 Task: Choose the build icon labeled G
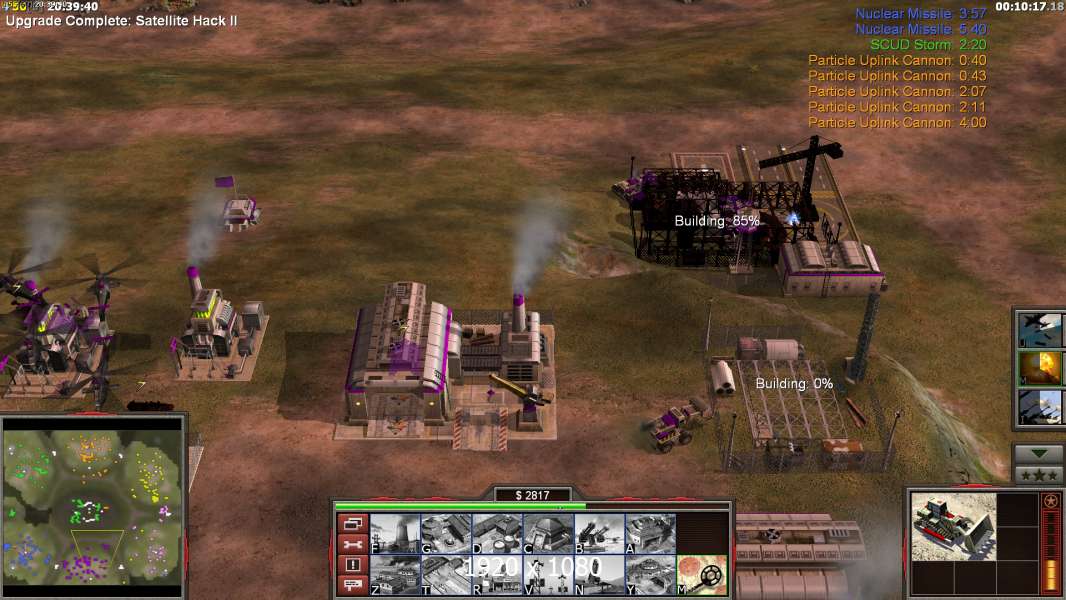(x=446, y=534)
